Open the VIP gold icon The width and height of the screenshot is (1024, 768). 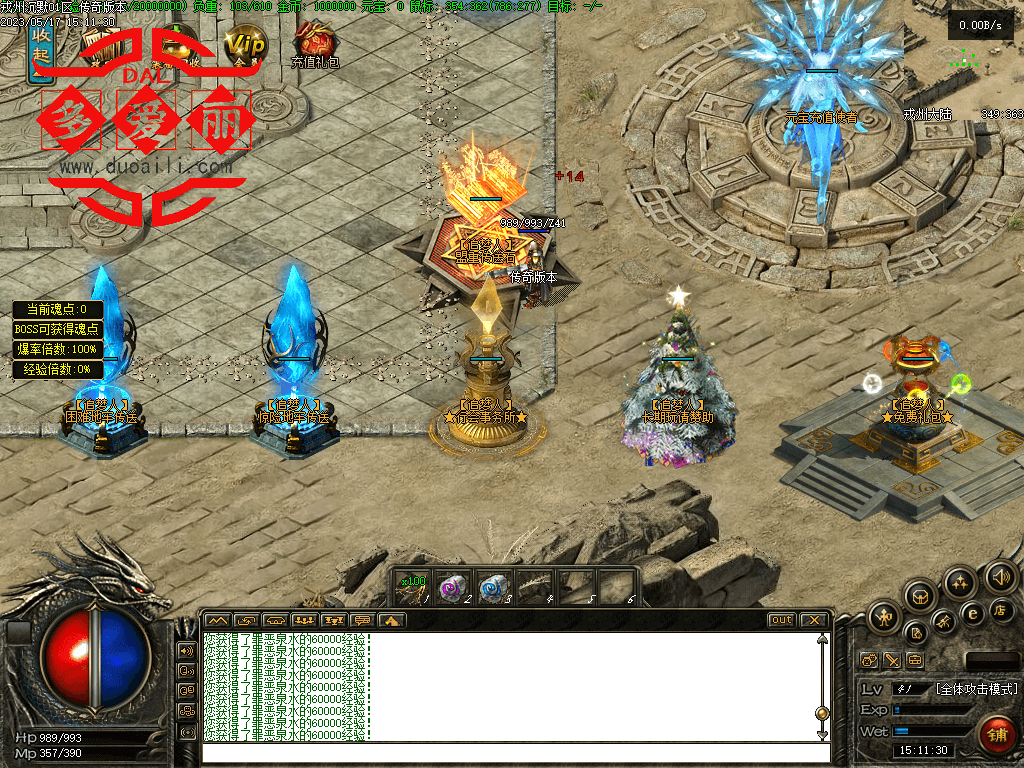tap(245, 46)
